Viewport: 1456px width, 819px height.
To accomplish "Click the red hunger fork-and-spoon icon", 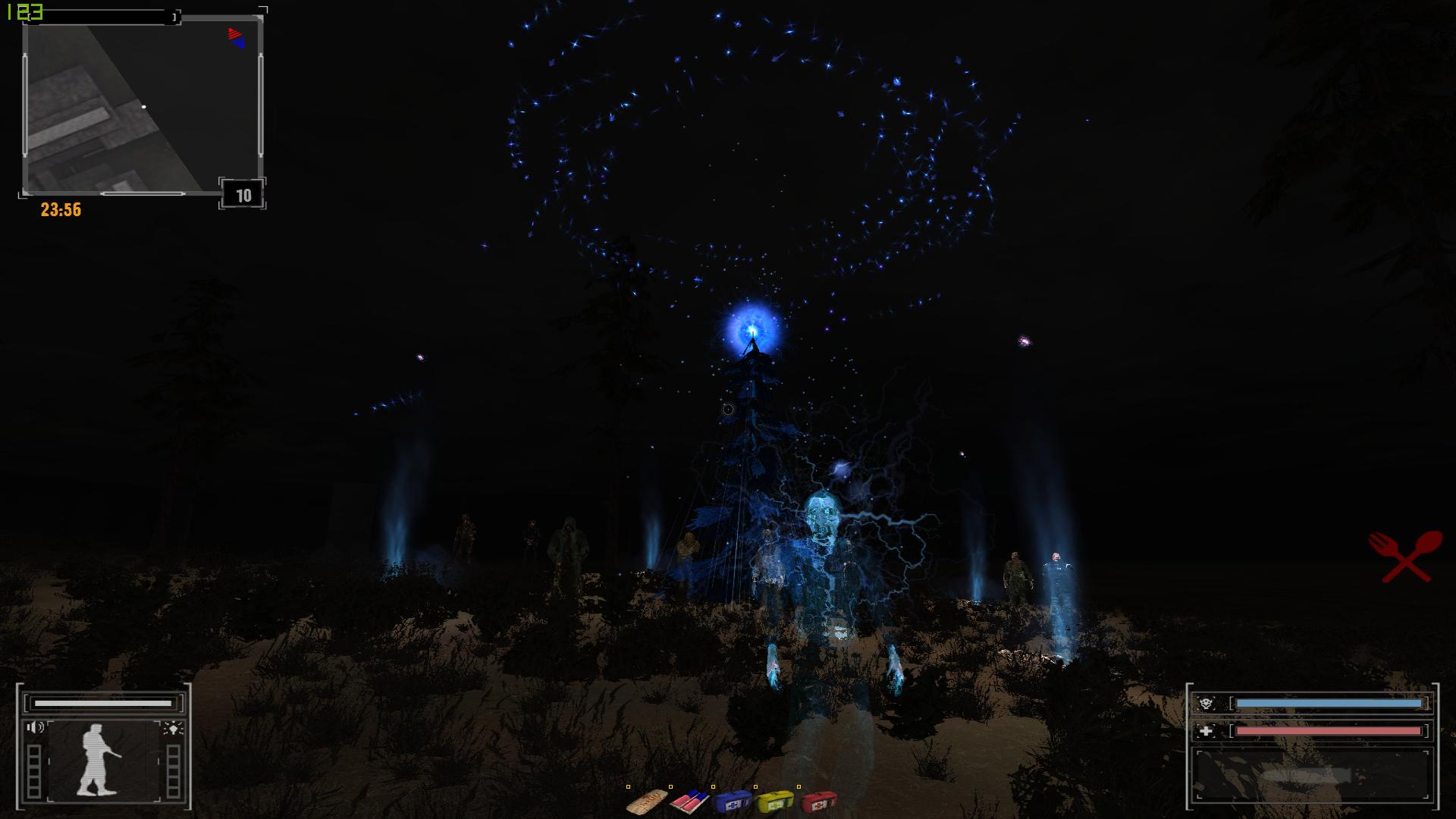I will coord(1405,556).
